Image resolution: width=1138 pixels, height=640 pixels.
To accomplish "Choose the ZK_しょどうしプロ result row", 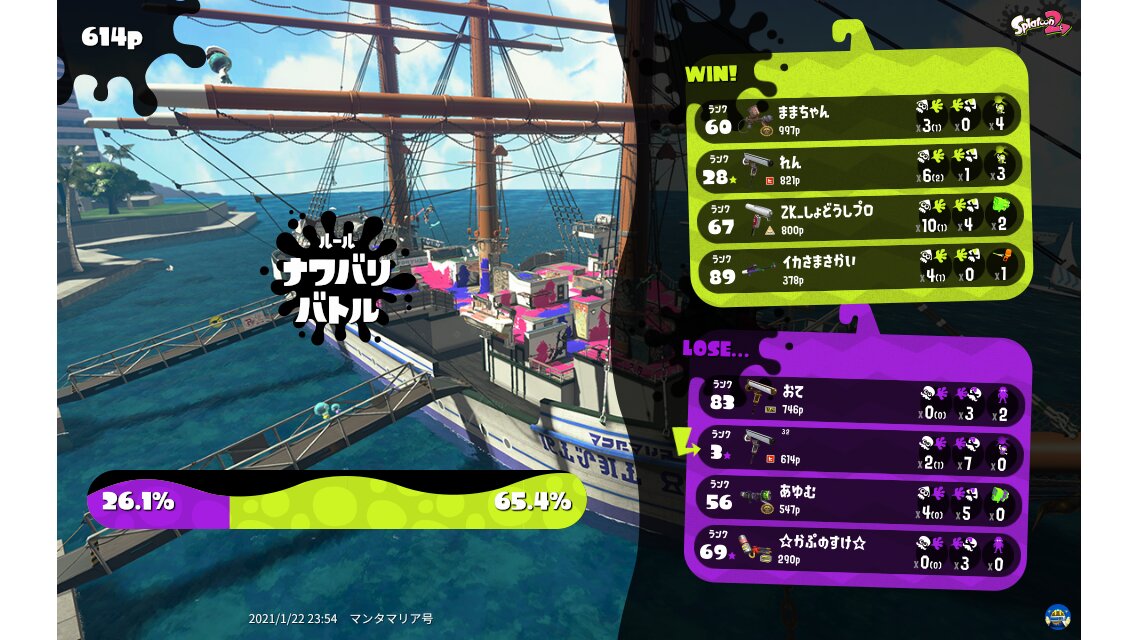I will [859, 218].
